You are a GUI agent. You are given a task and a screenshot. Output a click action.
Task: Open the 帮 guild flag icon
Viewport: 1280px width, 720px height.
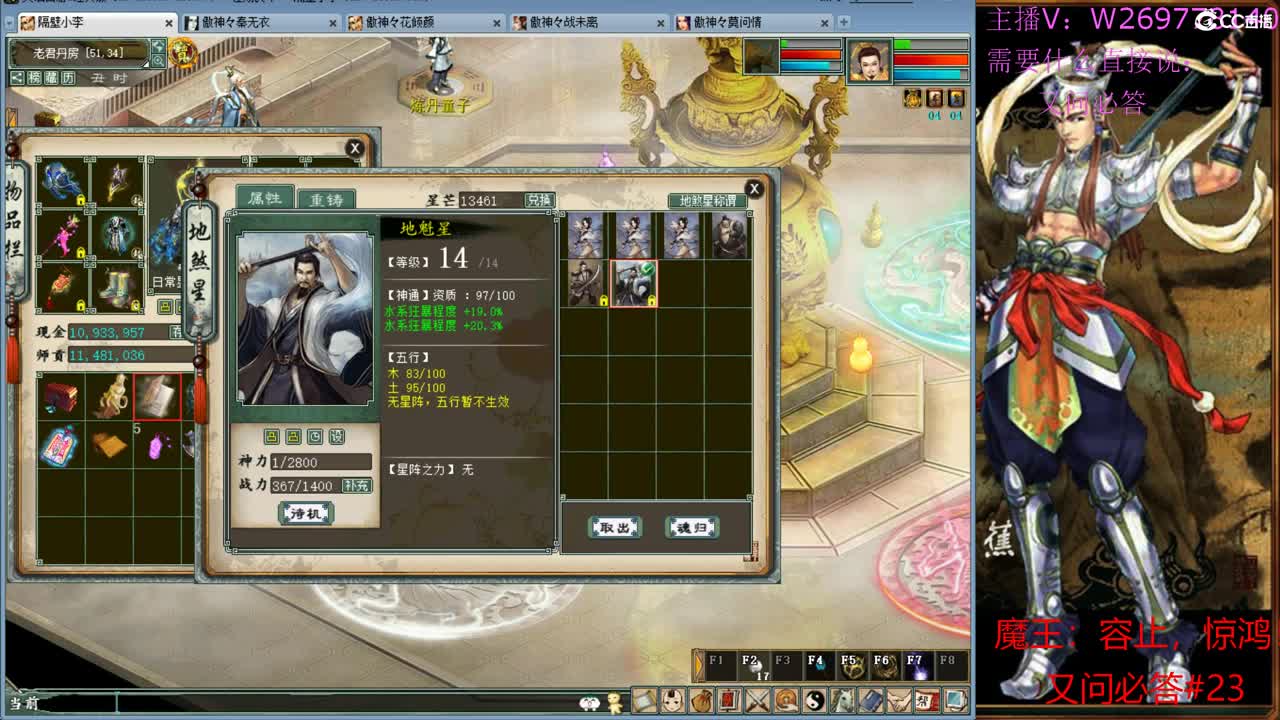point(927,701)
